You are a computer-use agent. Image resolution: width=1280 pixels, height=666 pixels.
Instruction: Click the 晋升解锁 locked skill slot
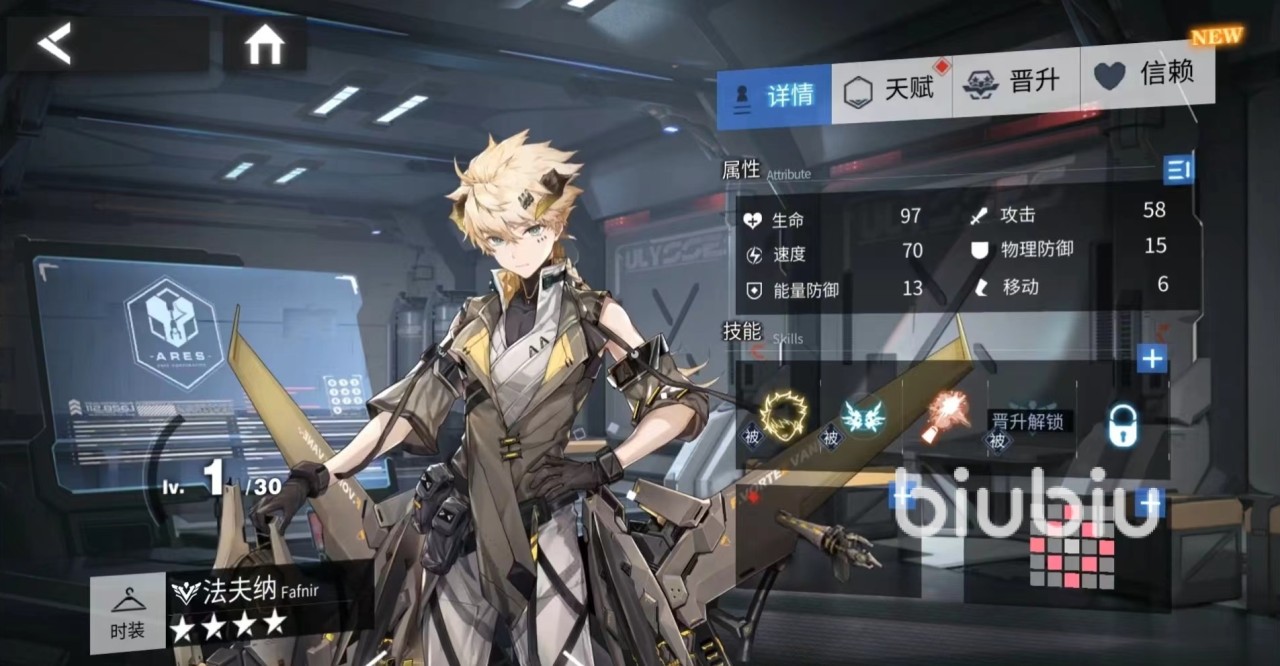click(1030, 420)
